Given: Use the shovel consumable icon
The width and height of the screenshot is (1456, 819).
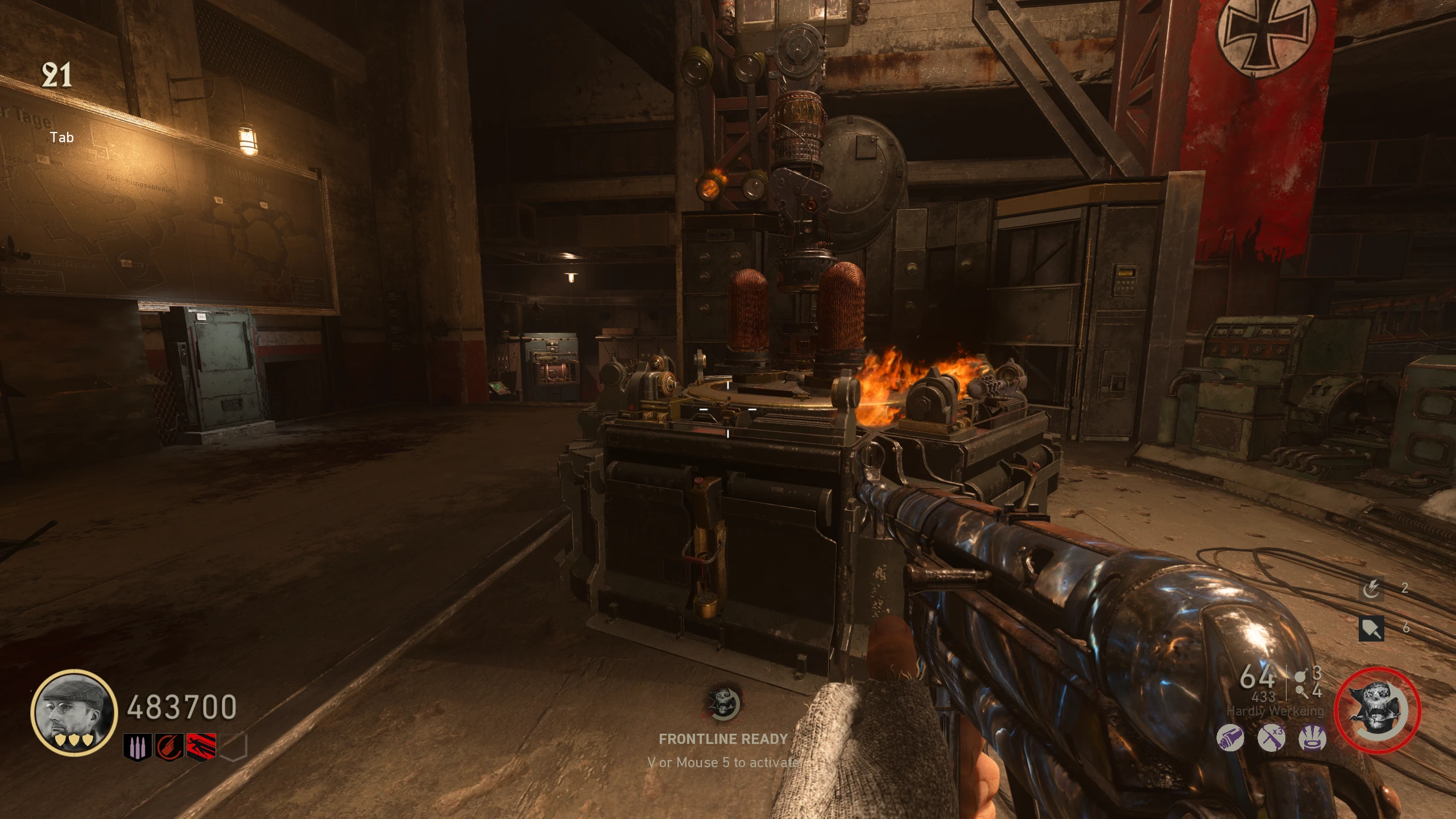Looking at the screenshot, I should click(1371, 628).
